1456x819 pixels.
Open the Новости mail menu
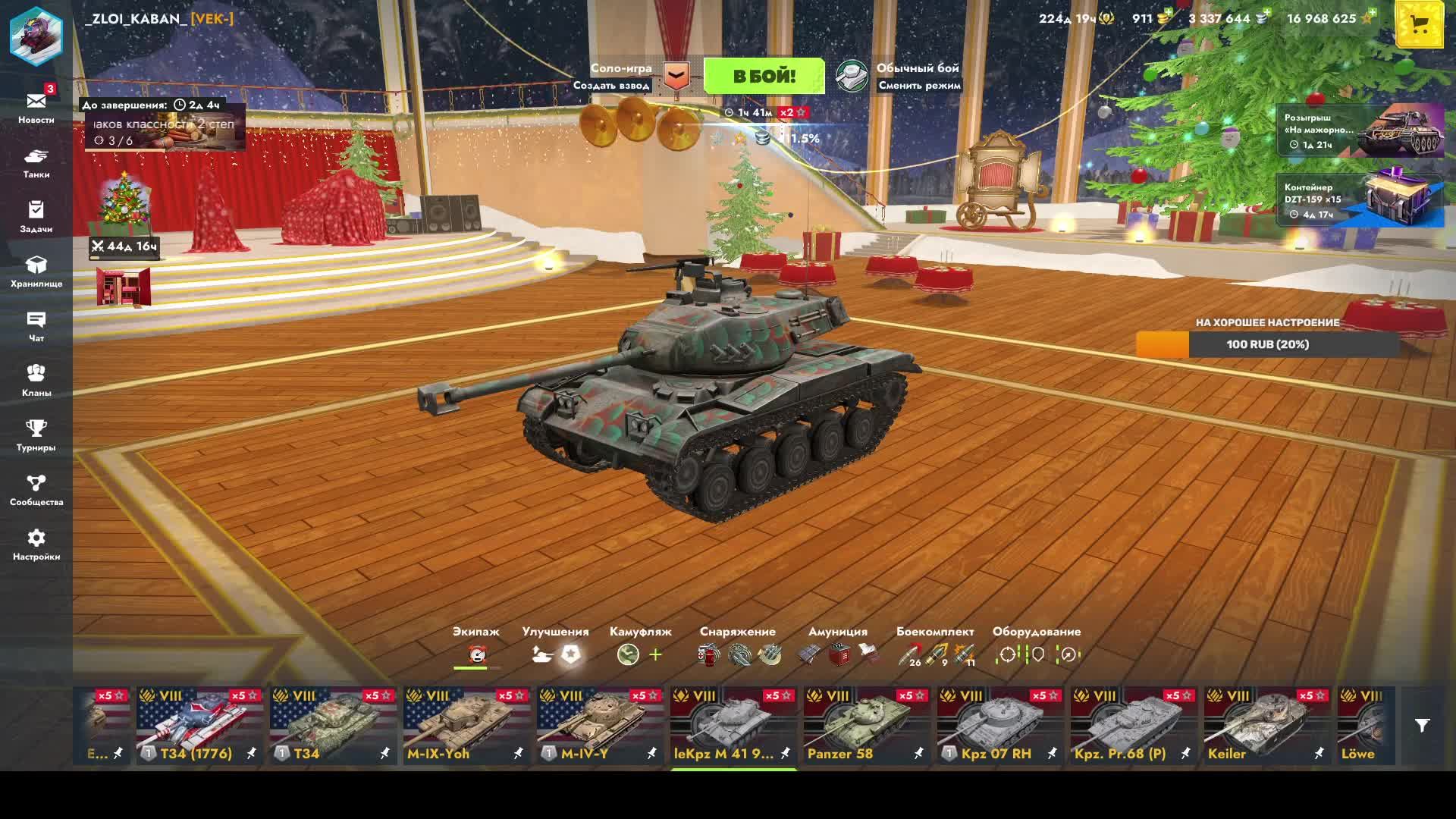pyautogui.click(x=36, y=107)
